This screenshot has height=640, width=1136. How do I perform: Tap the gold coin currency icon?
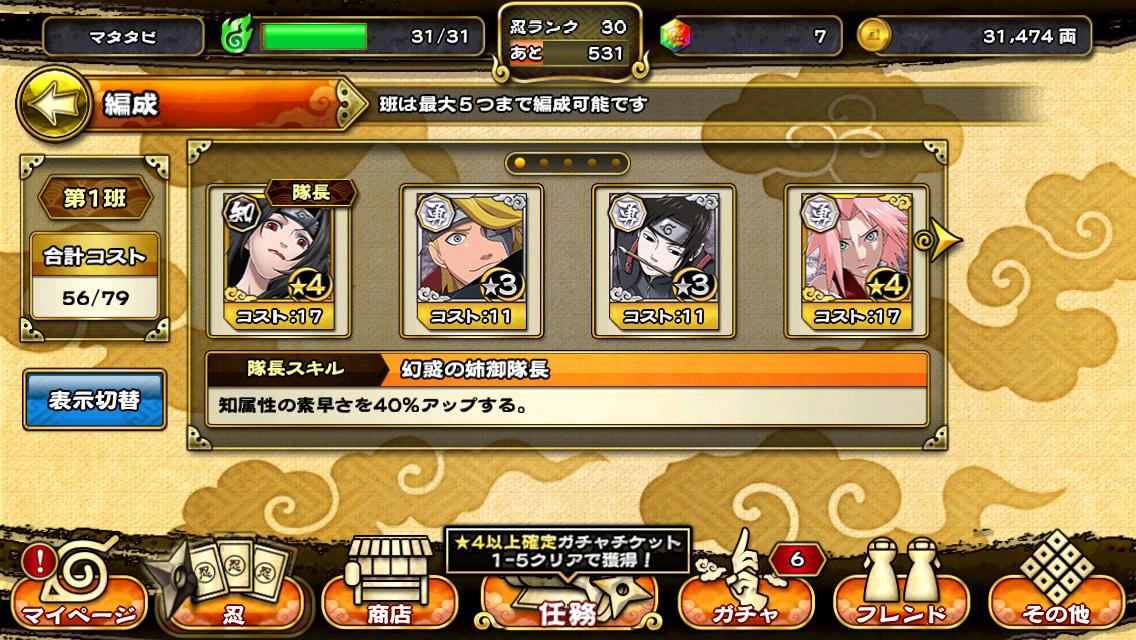[872, 37]
